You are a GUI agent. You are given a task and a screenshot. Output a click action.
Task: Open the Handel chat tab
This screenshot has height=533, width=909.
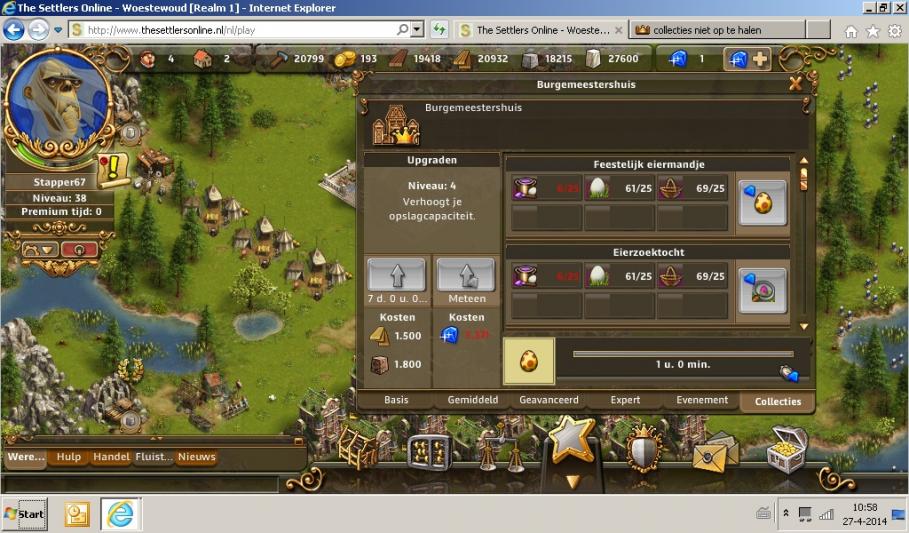point(111,457)
